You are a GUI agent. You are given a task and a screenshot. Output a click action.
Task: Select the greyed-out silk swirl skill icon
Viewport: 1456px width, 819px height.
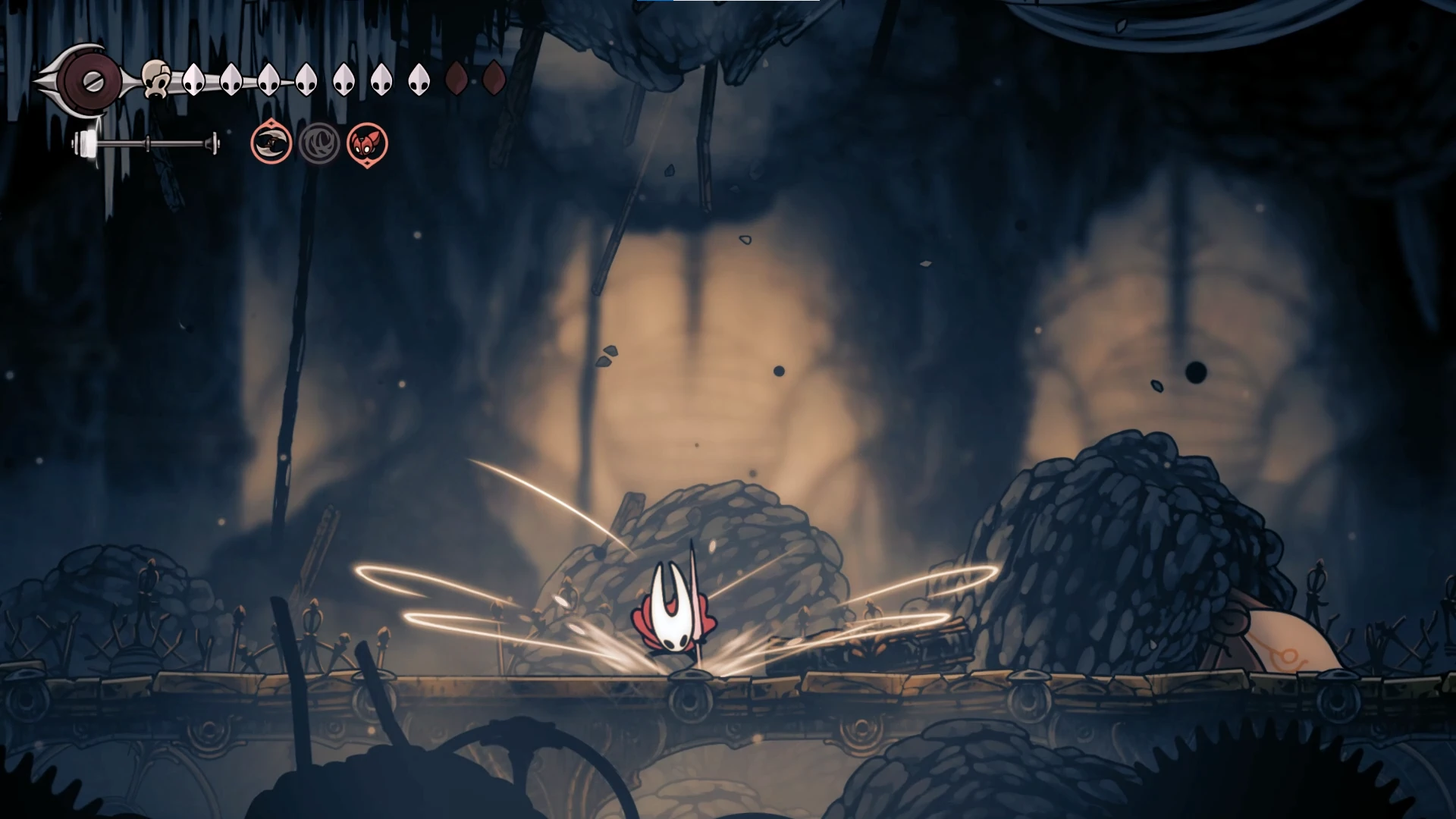click(319, 143)
